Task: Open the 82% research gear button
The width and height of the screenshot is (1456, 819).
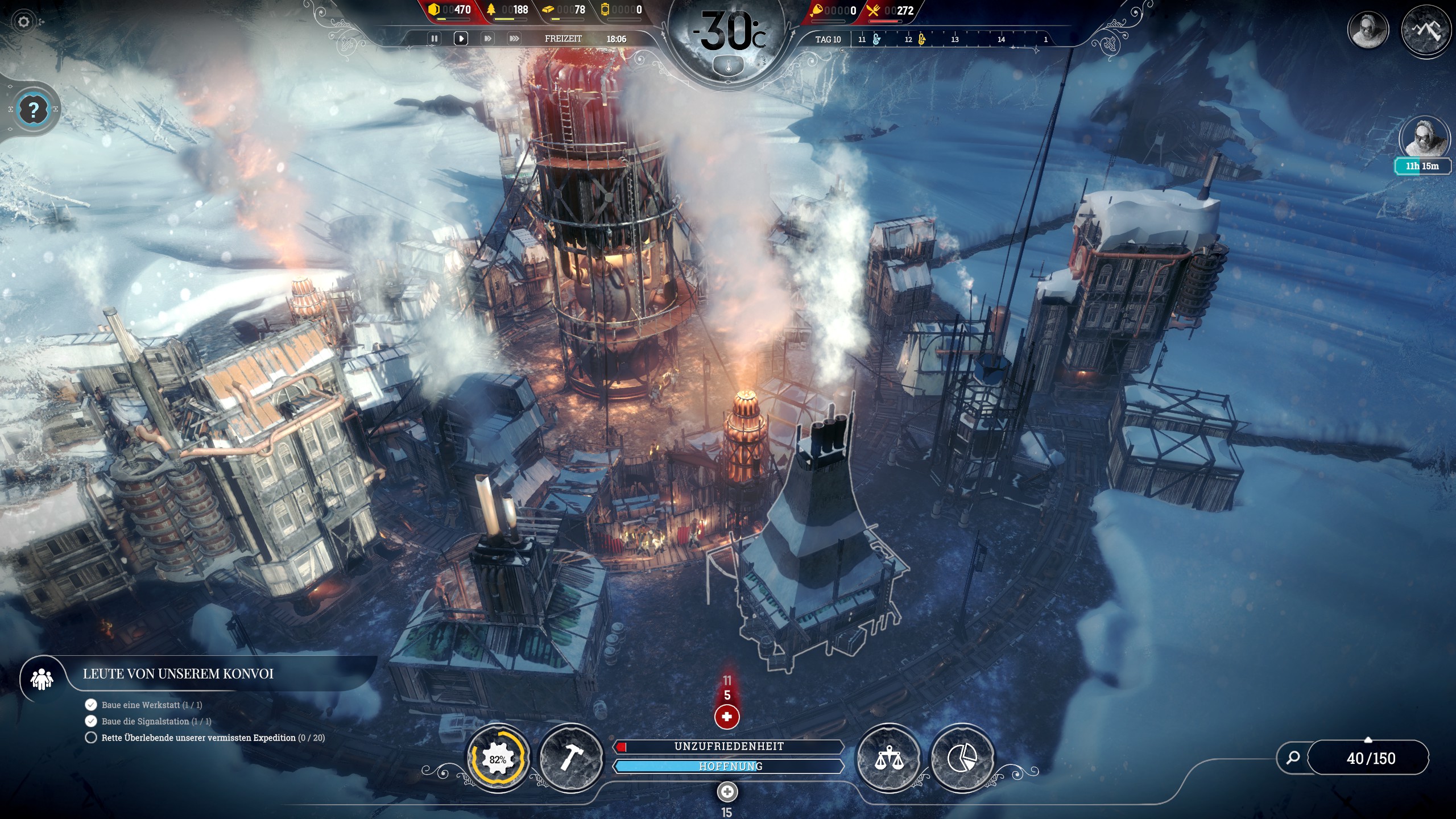Action: point(498,759)
